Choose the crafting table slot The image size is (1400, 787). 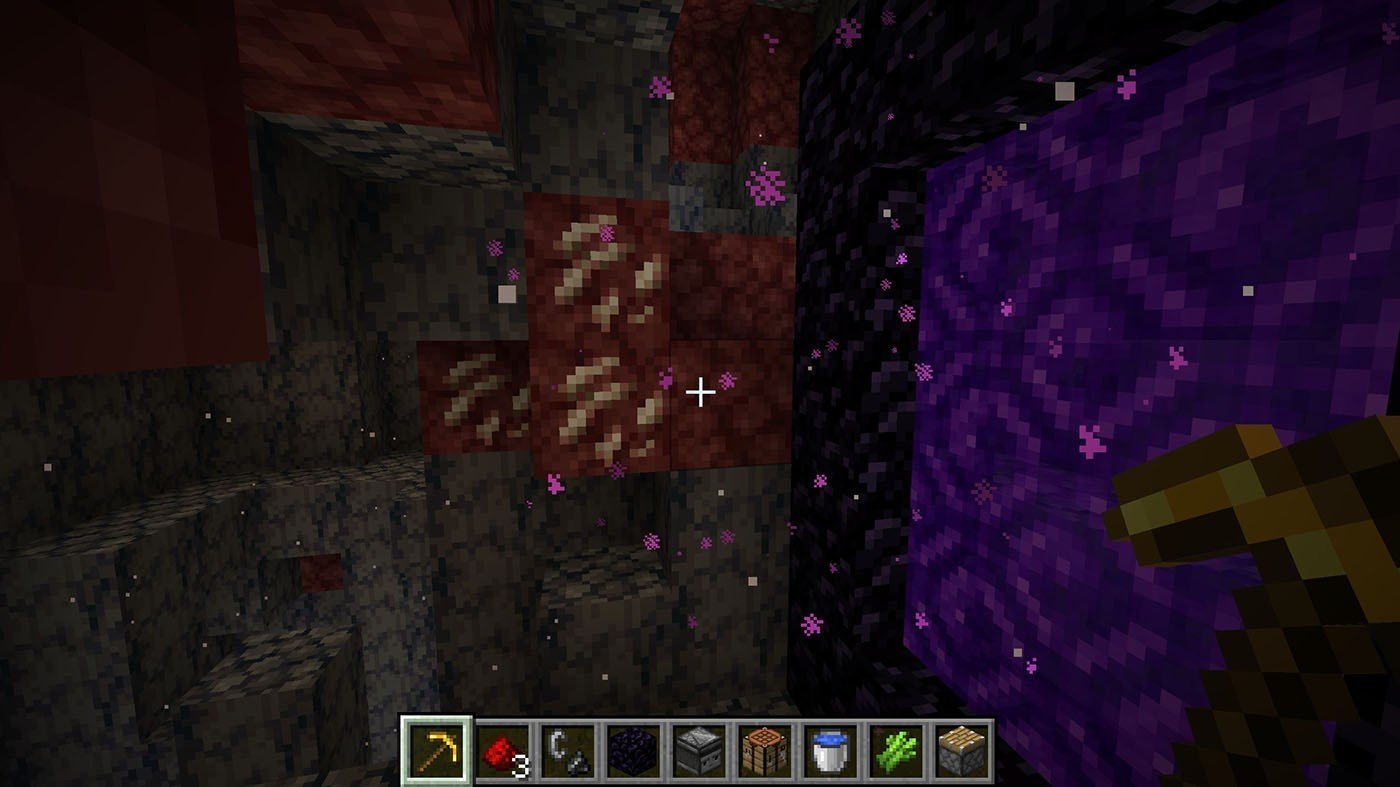click(764, 750)
